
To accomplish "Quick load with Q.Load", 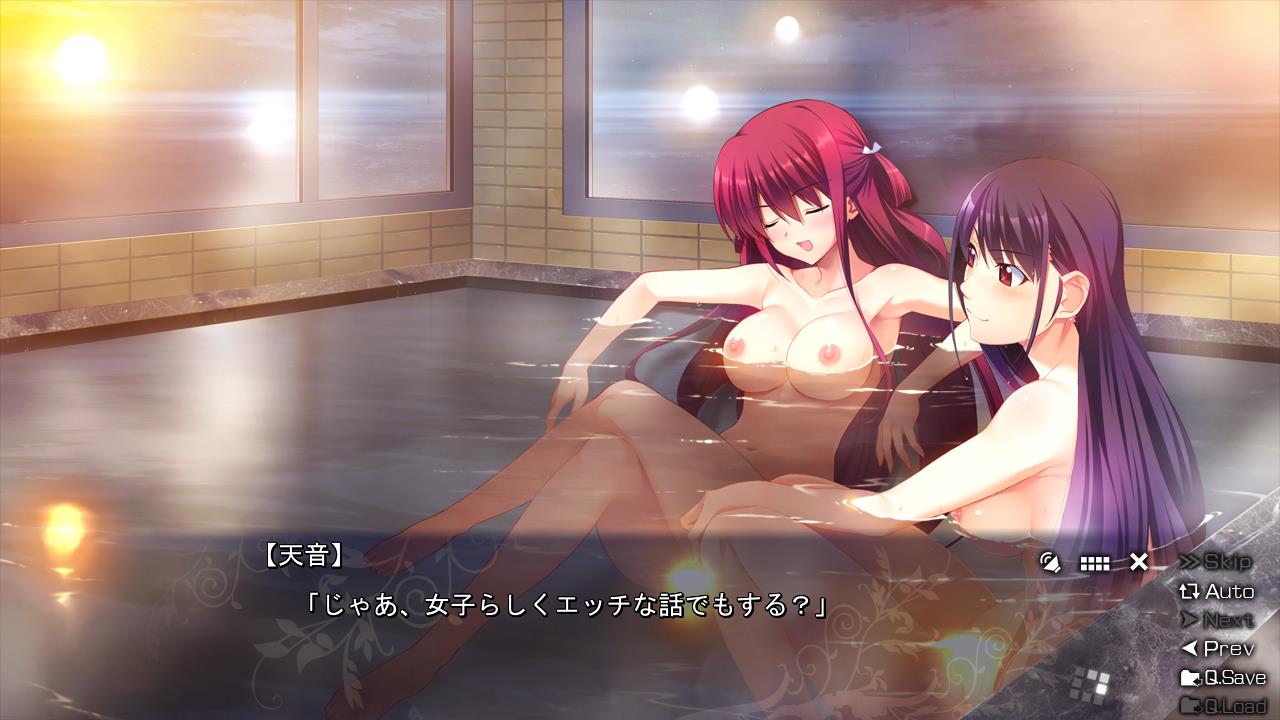I will coord(1223,707).
